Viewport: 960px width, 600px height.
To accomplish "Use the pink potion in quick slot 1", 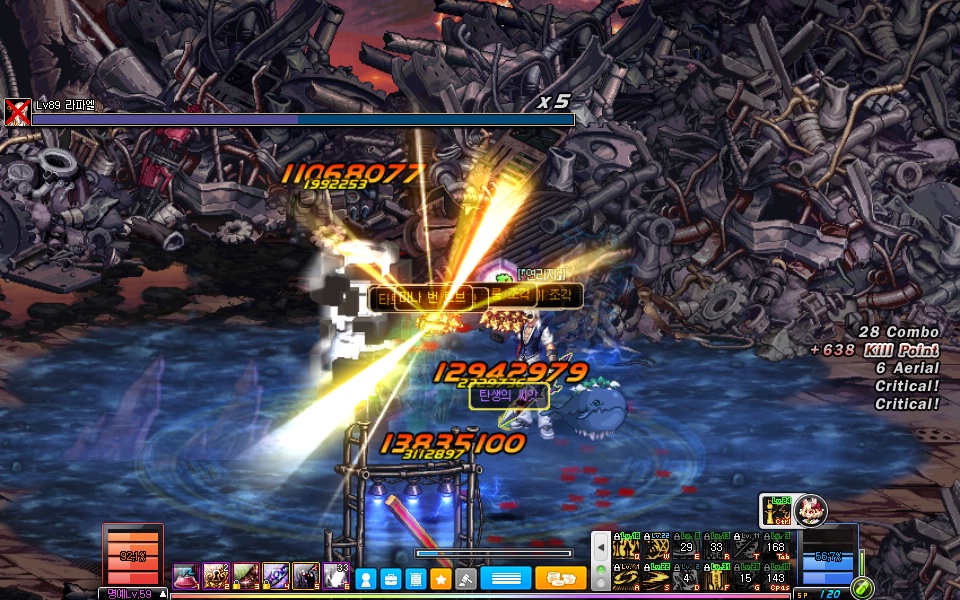I will 186,576.
